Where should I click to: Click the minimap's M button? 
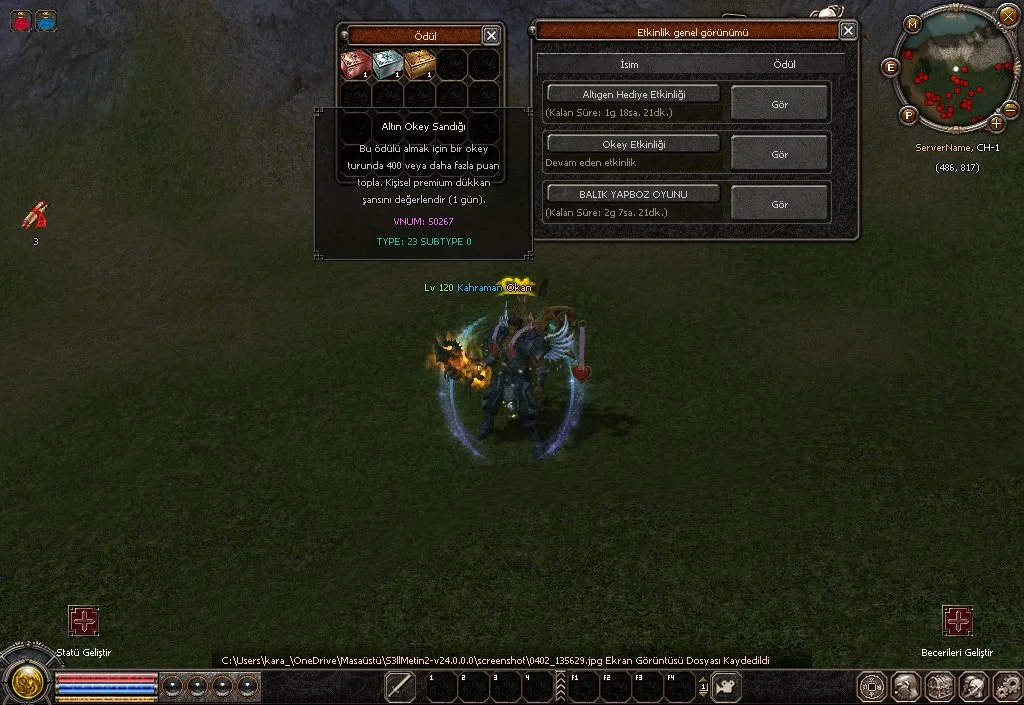pos(913,24)
